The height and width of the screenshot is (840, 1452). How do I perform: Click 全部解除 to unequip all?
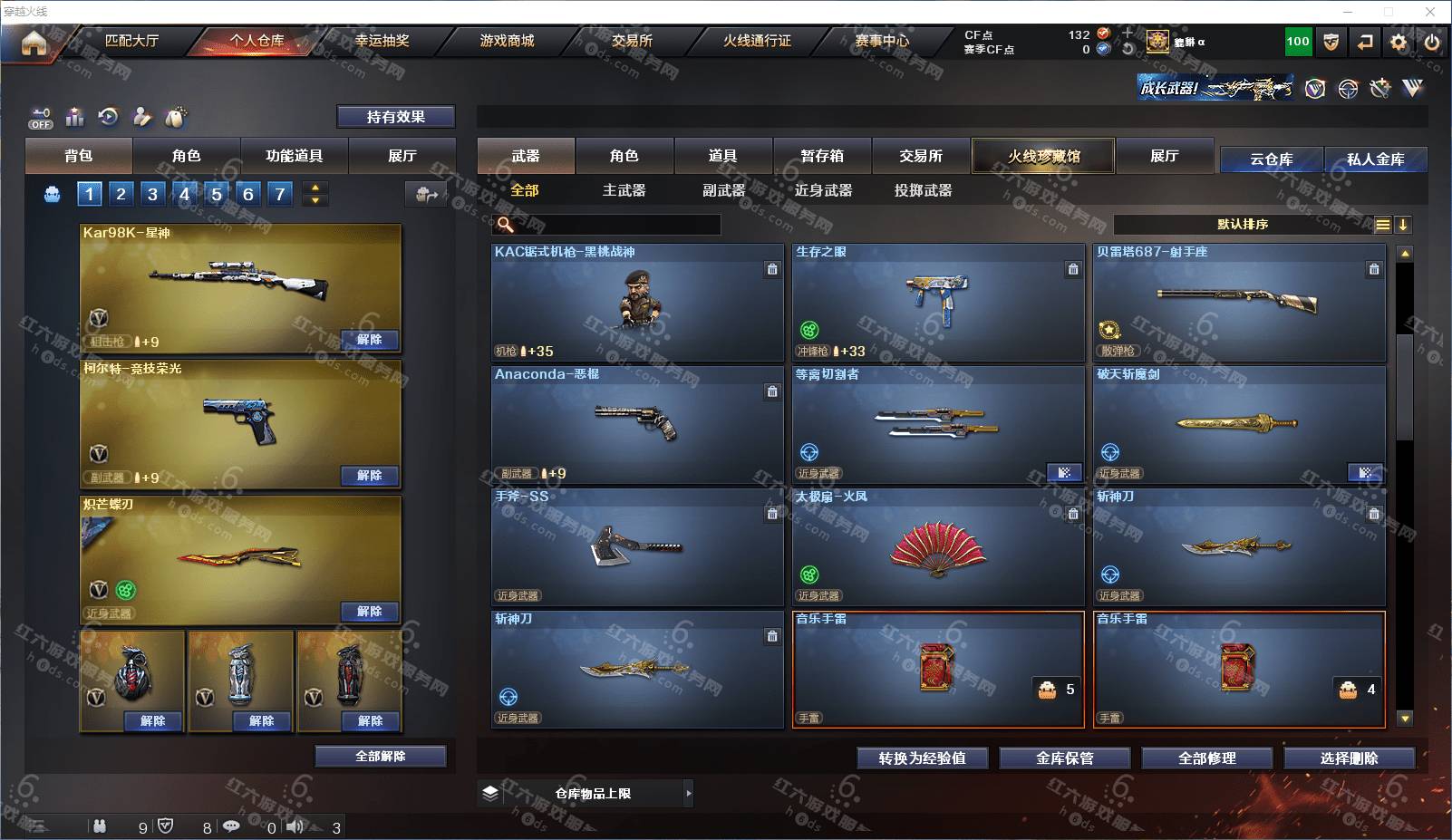point(381,757)
